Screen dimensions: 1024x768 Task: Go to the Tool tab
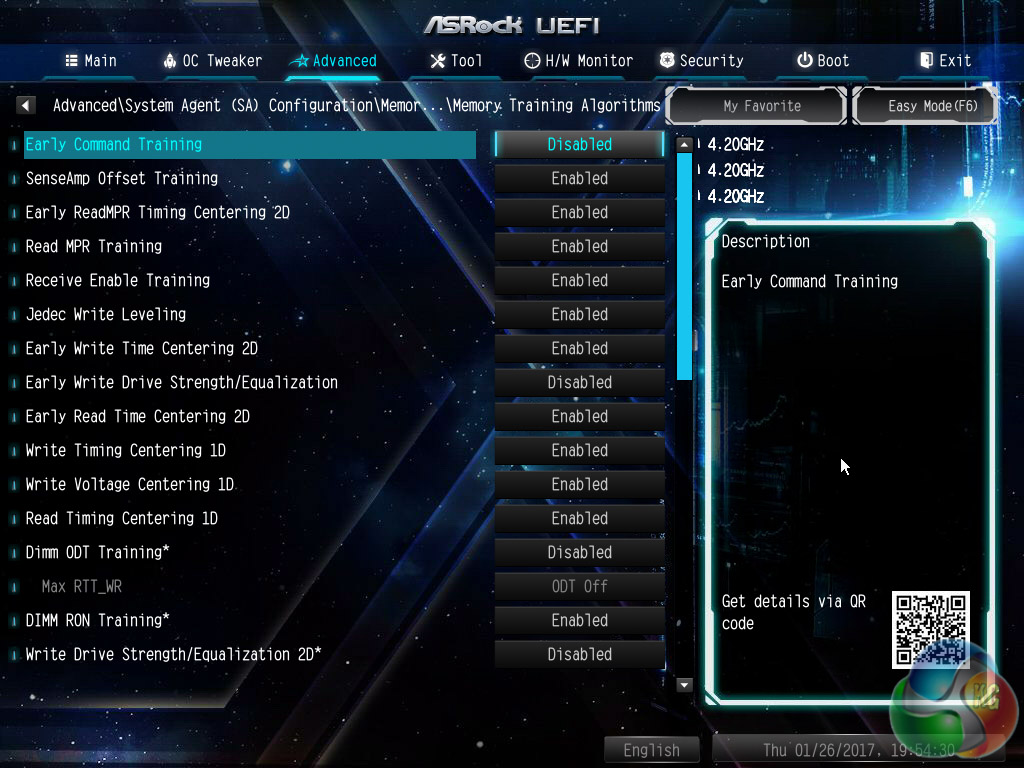coord(456,61)
